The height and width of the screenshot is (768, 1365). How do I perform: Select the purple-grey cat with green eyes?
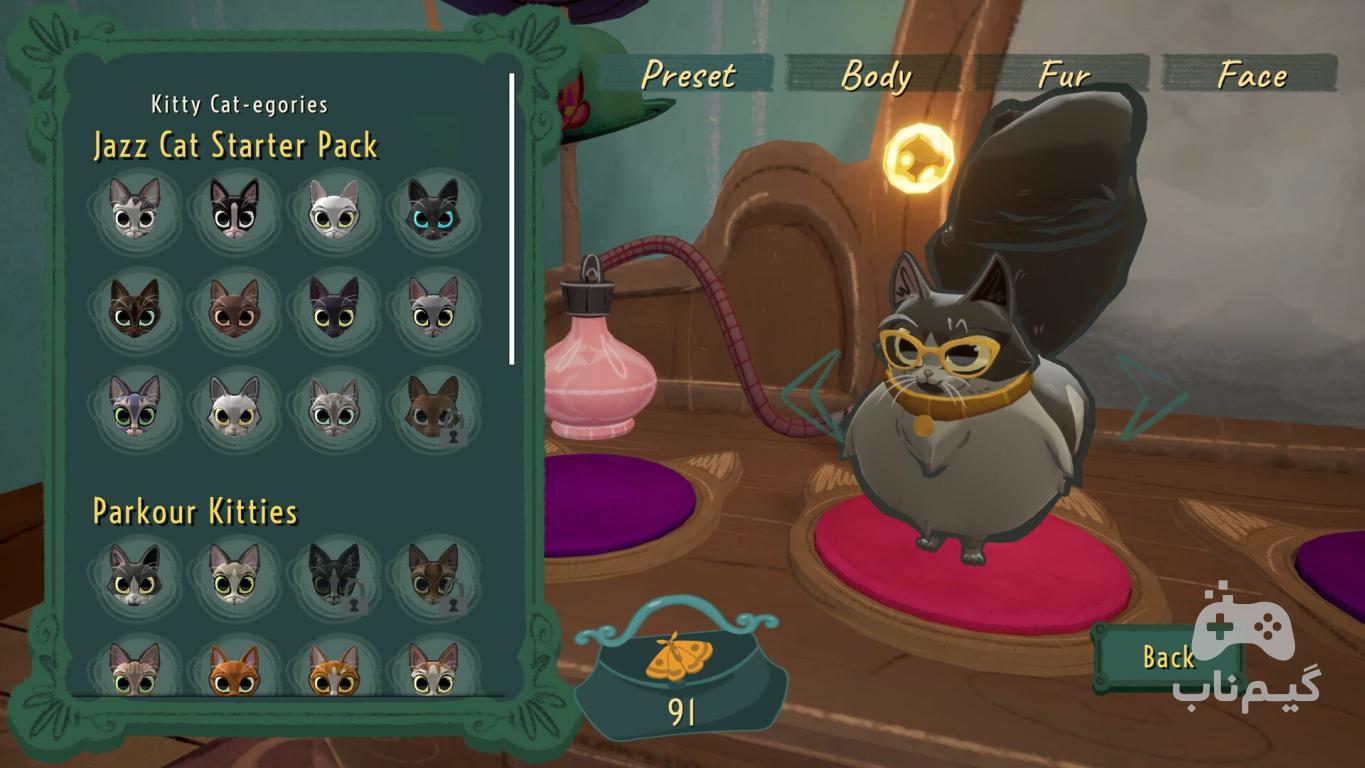[x=135, y=406]
